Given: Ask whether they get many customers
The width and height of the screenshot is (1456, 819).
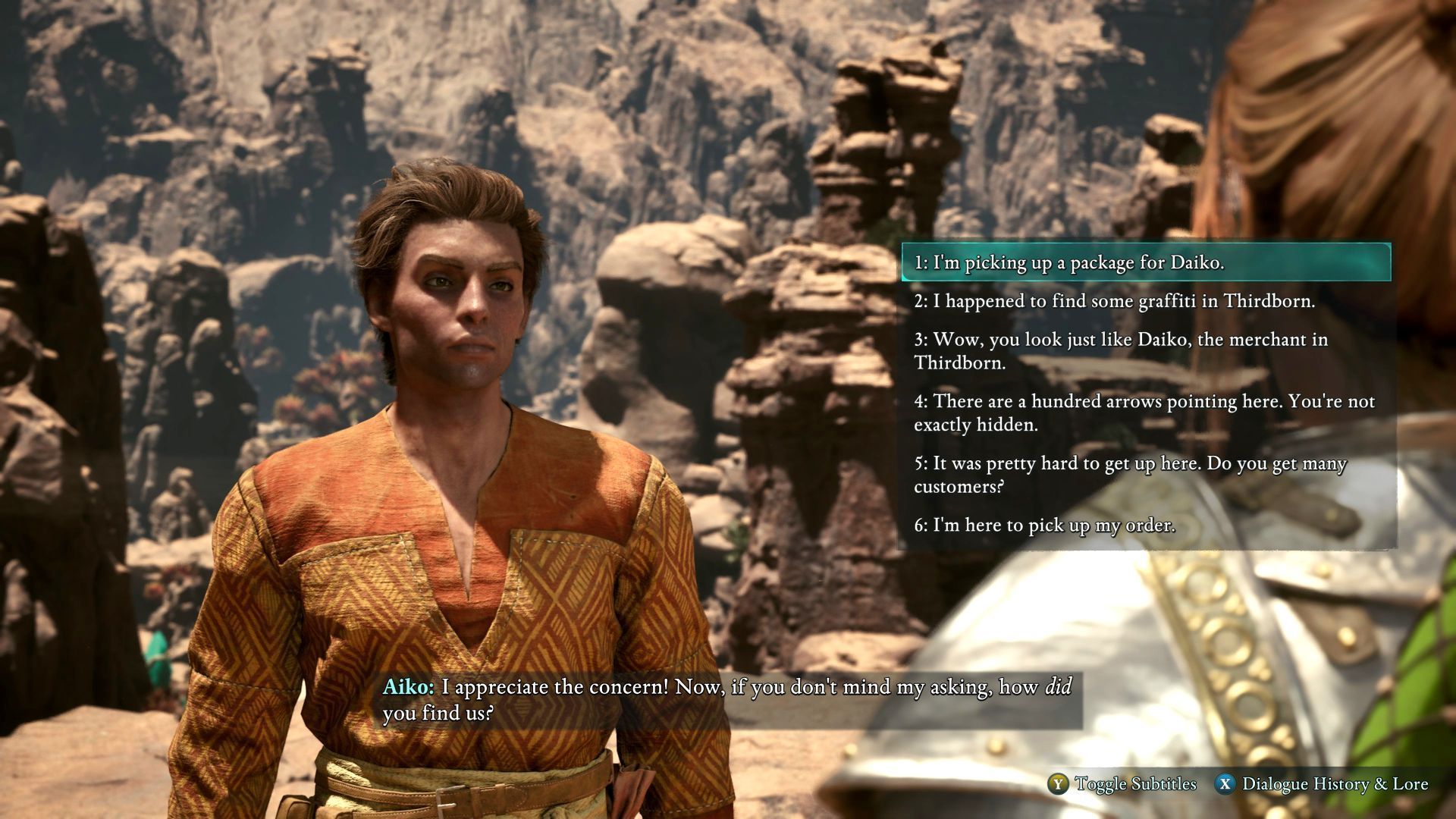Looking at the screenshot, I should click(x=1130, y=475).
